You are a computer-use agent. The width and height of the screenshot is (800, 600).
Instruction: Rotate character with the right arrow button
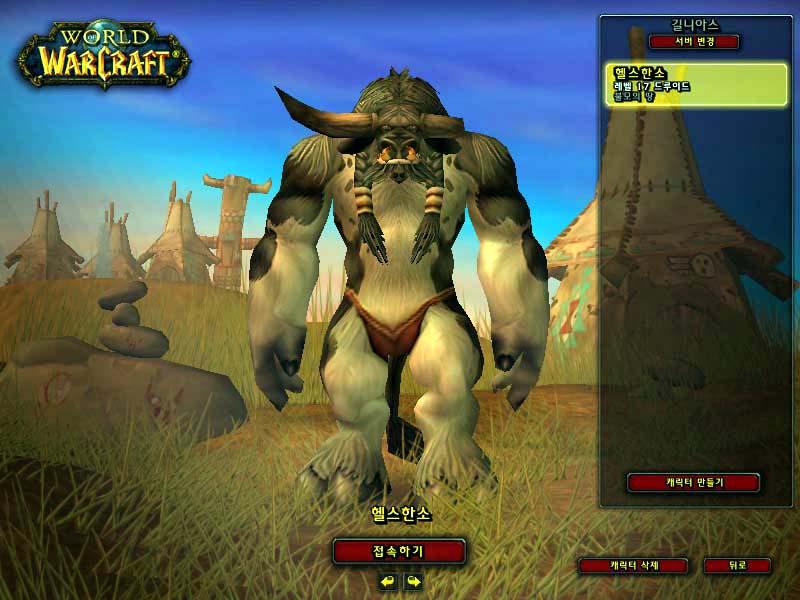pyautogui.click(x=413, y=581)
